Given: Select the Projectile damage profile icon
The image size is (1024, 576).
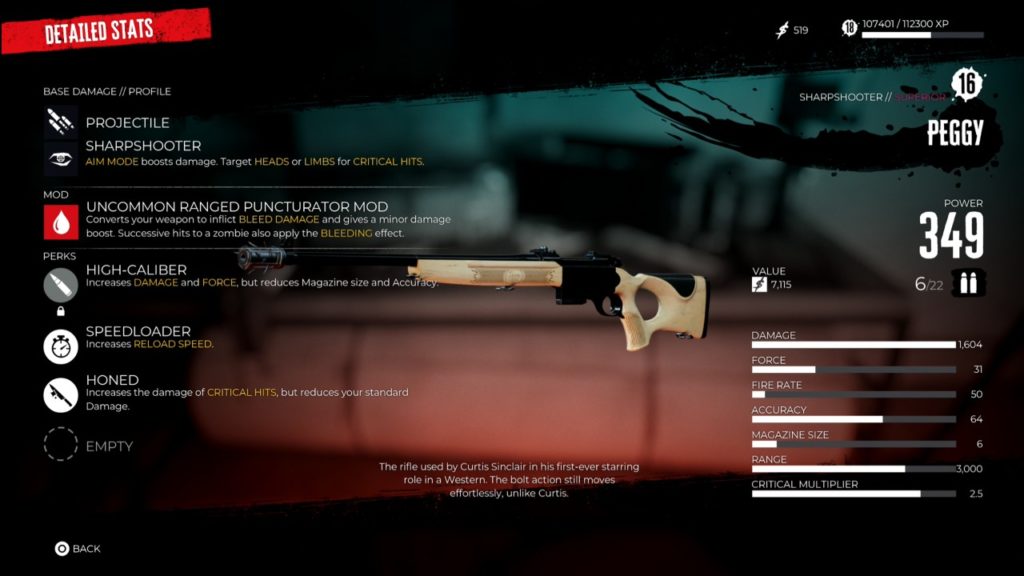Looking at the screenshot, I should point(60,122).
